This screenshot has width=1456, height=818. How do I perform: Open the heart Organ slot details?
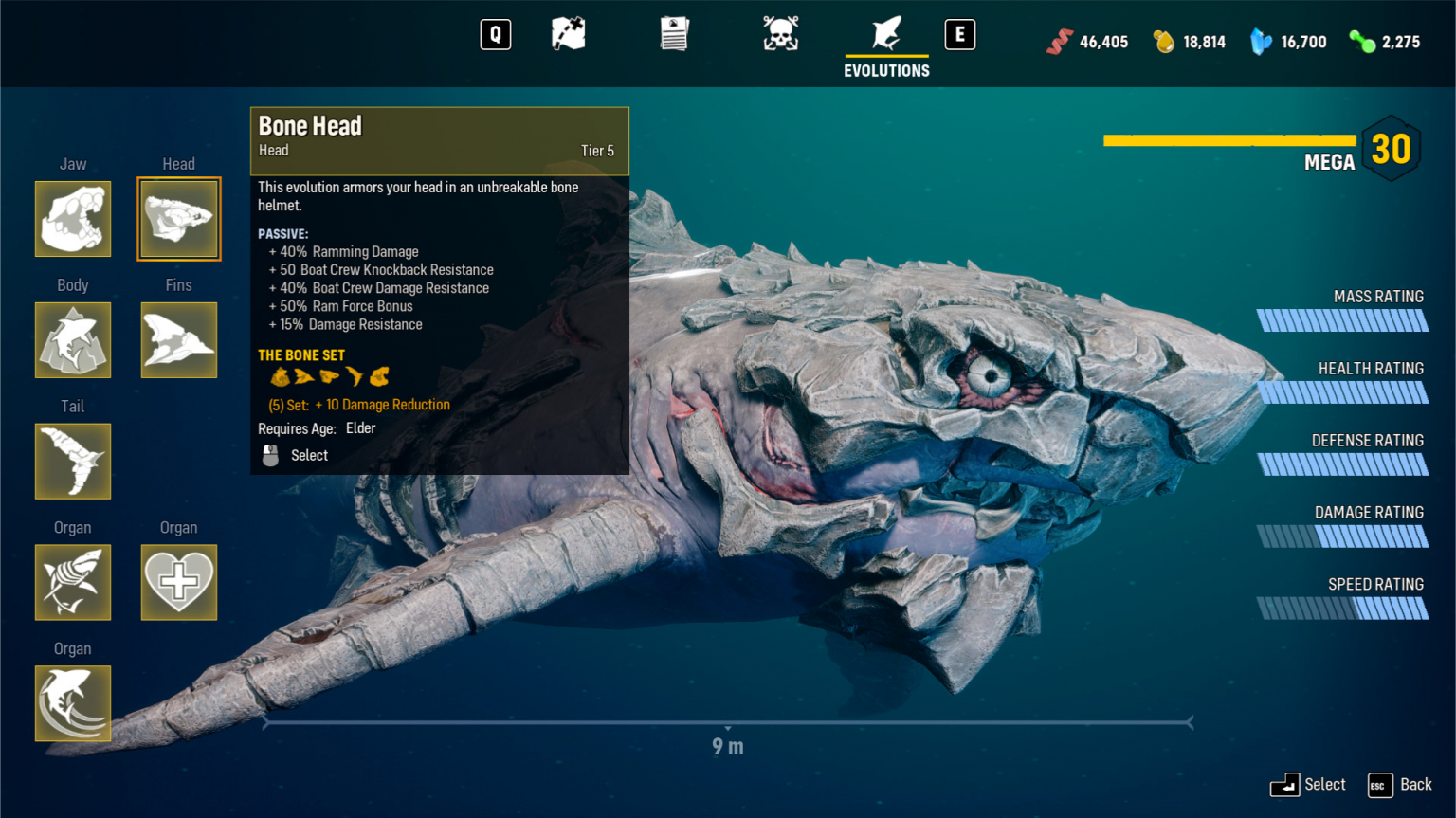(178, 583)
